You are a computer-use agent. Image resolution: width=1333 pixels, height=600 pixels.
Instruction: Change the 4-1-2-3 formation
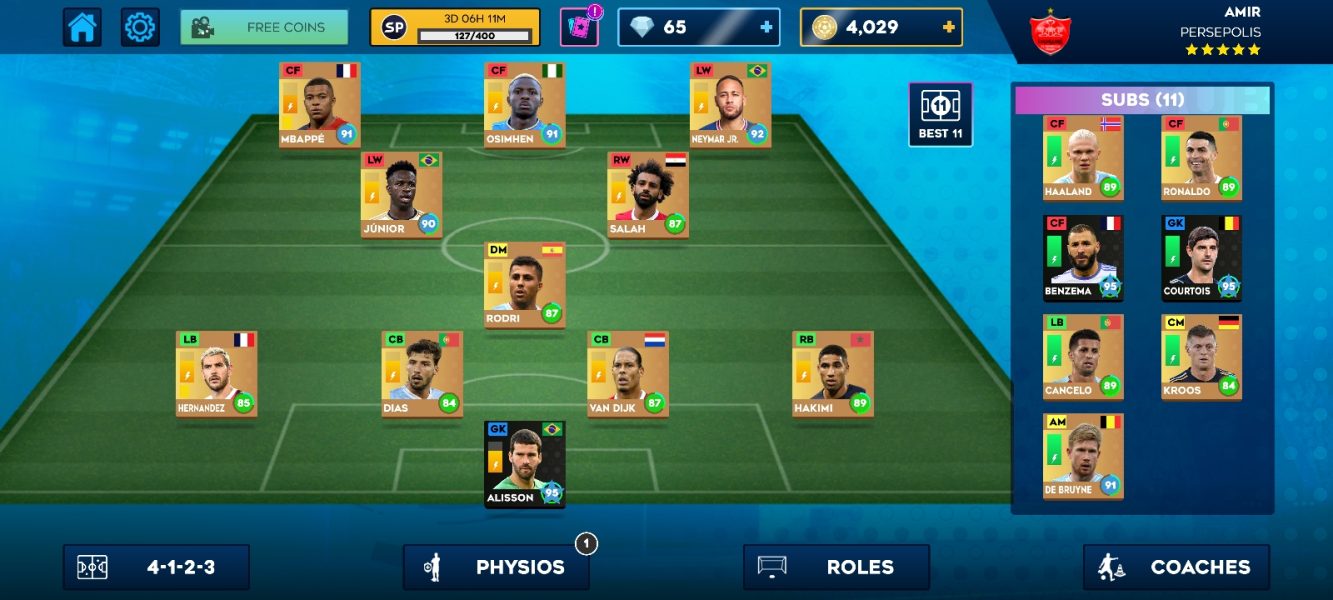point(156,567)
